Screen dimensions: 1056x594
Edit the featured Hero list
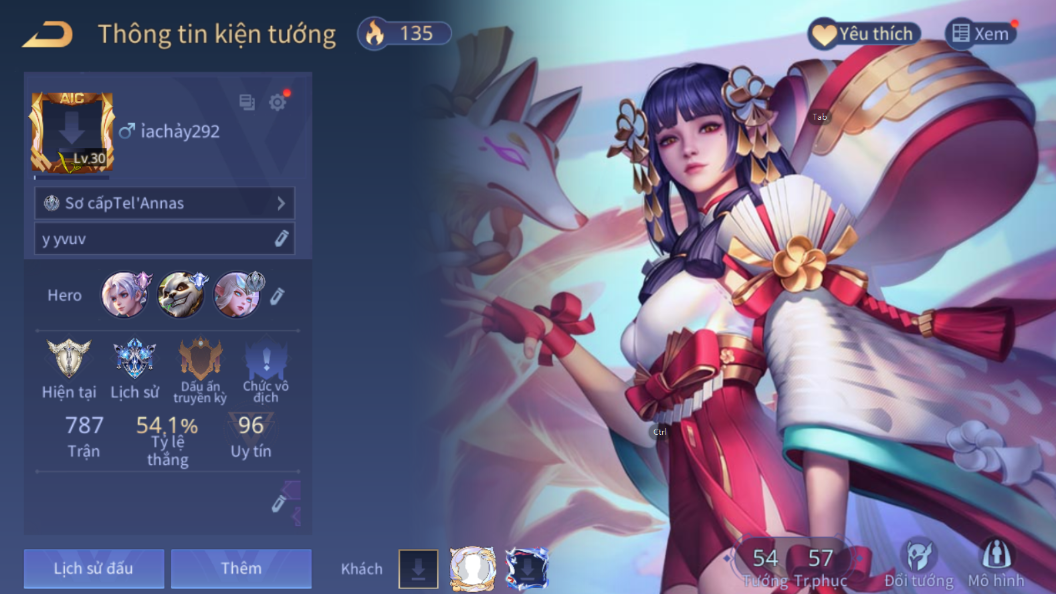(278, 295)
